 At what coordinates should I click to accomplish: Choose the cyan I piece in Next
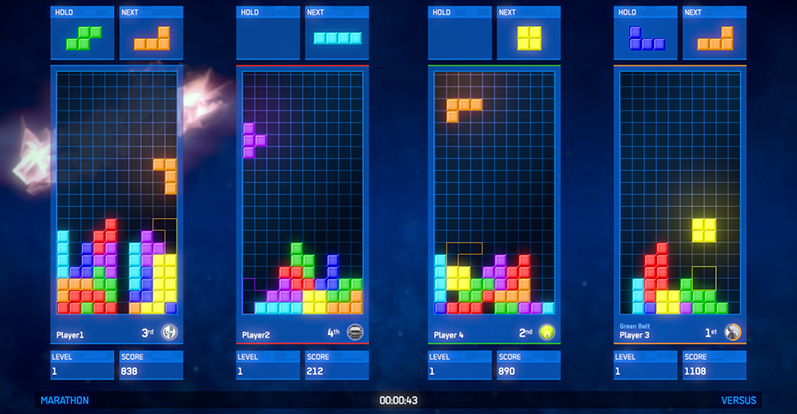(x=336, y=38)
